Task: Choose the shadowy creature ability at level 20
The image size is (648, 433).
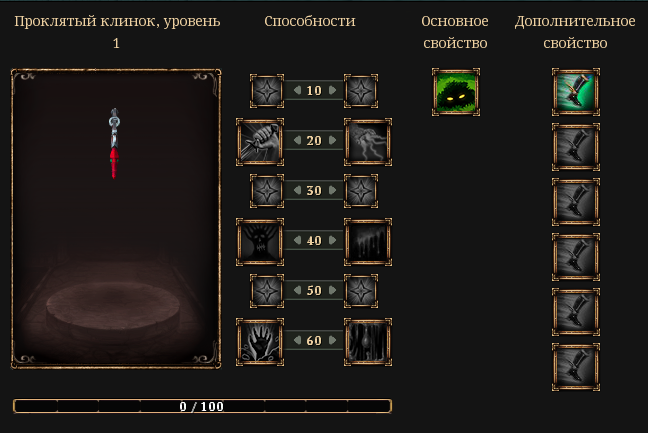Action: [367, 141]
